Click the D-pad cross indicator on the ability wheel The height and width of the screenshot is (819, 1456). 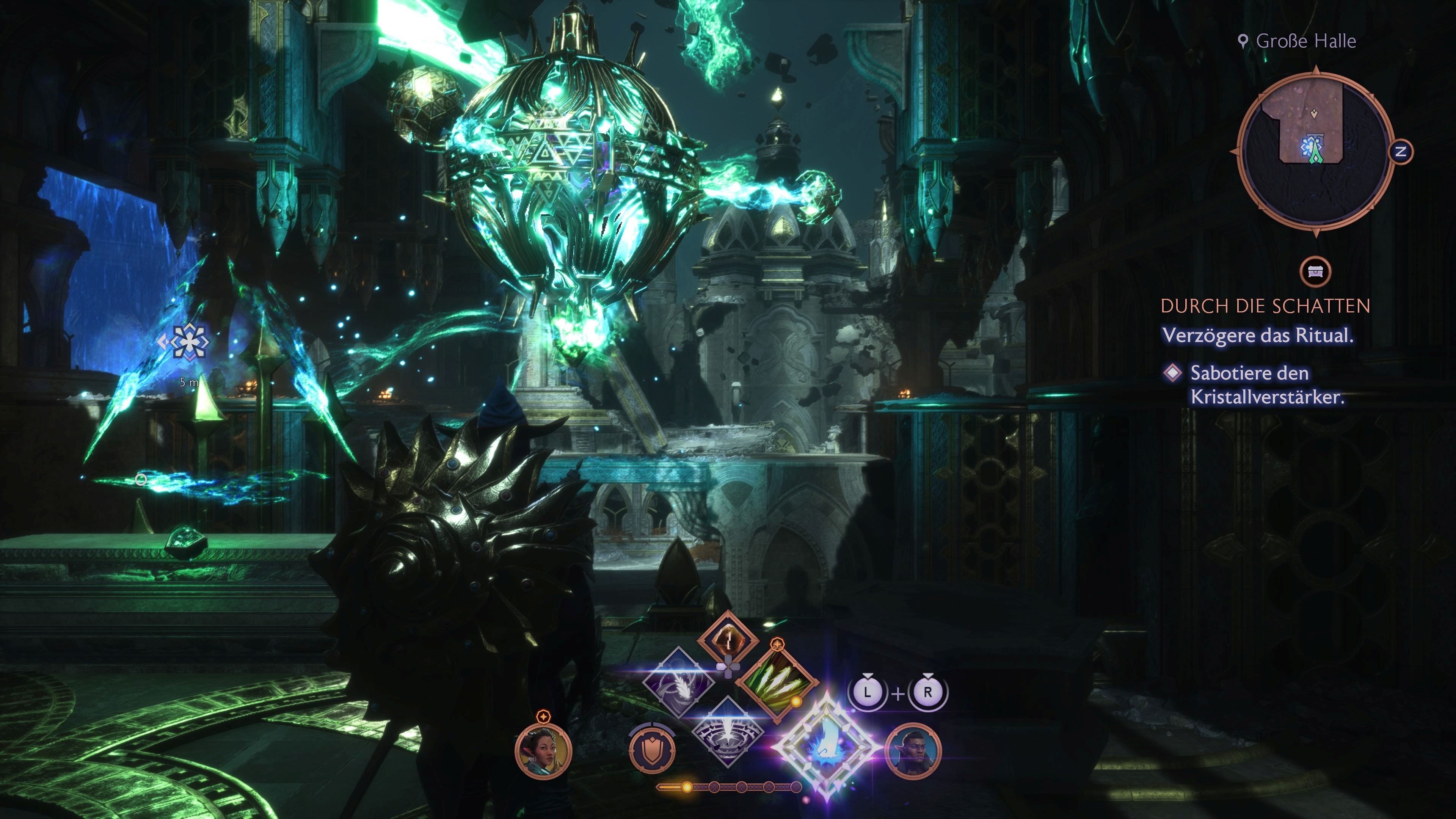tap(728, 667)
